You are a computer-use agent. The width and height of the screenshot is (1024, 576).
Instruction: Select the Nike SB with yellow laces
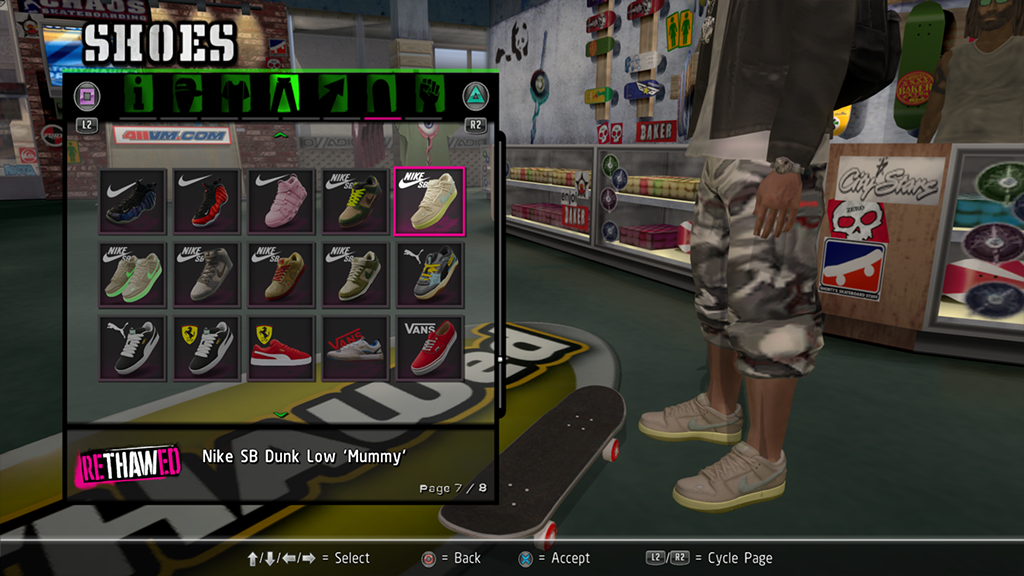355,201
